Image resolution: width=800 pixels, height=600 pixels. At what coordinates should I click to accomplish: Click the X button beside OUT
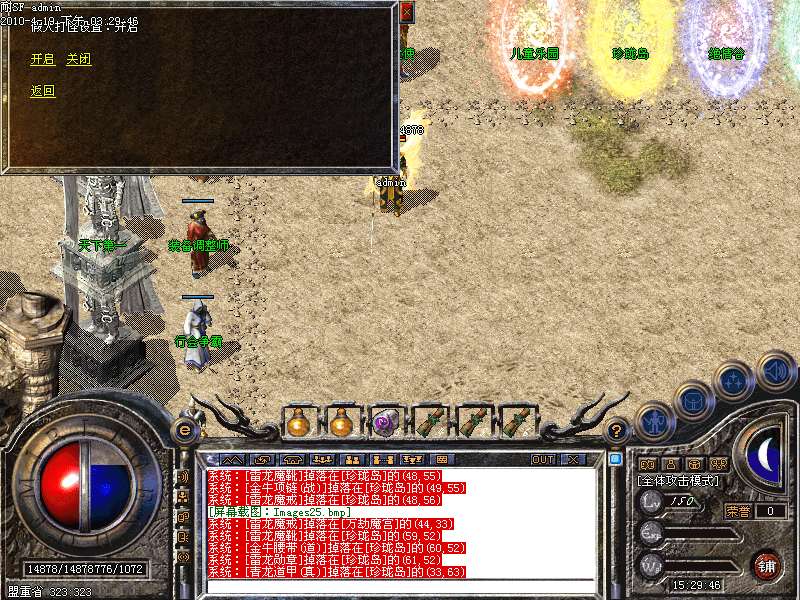pos(573,459)
